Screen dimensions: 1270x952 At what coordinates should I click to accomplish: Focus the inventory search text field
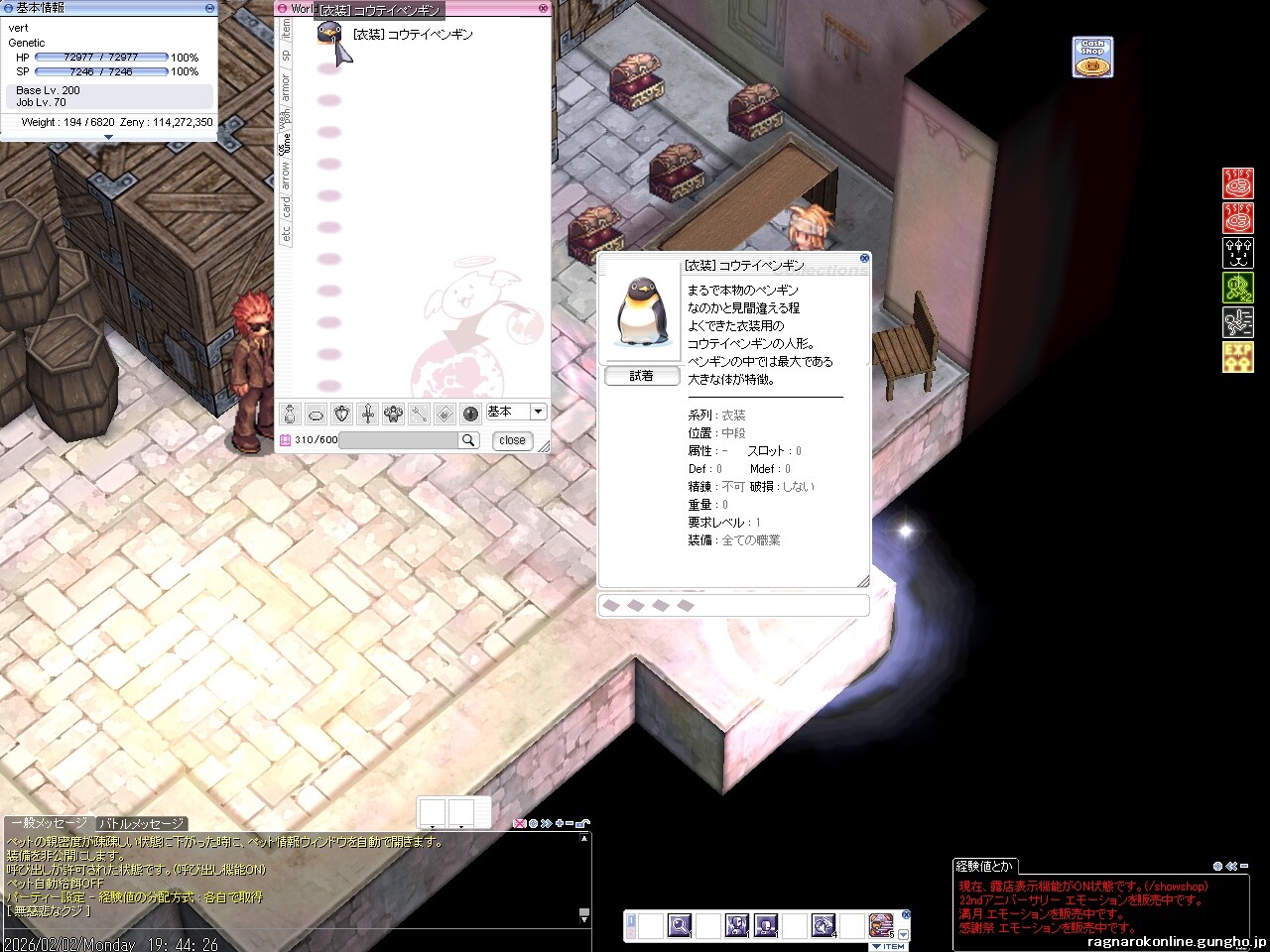point(397,440)
